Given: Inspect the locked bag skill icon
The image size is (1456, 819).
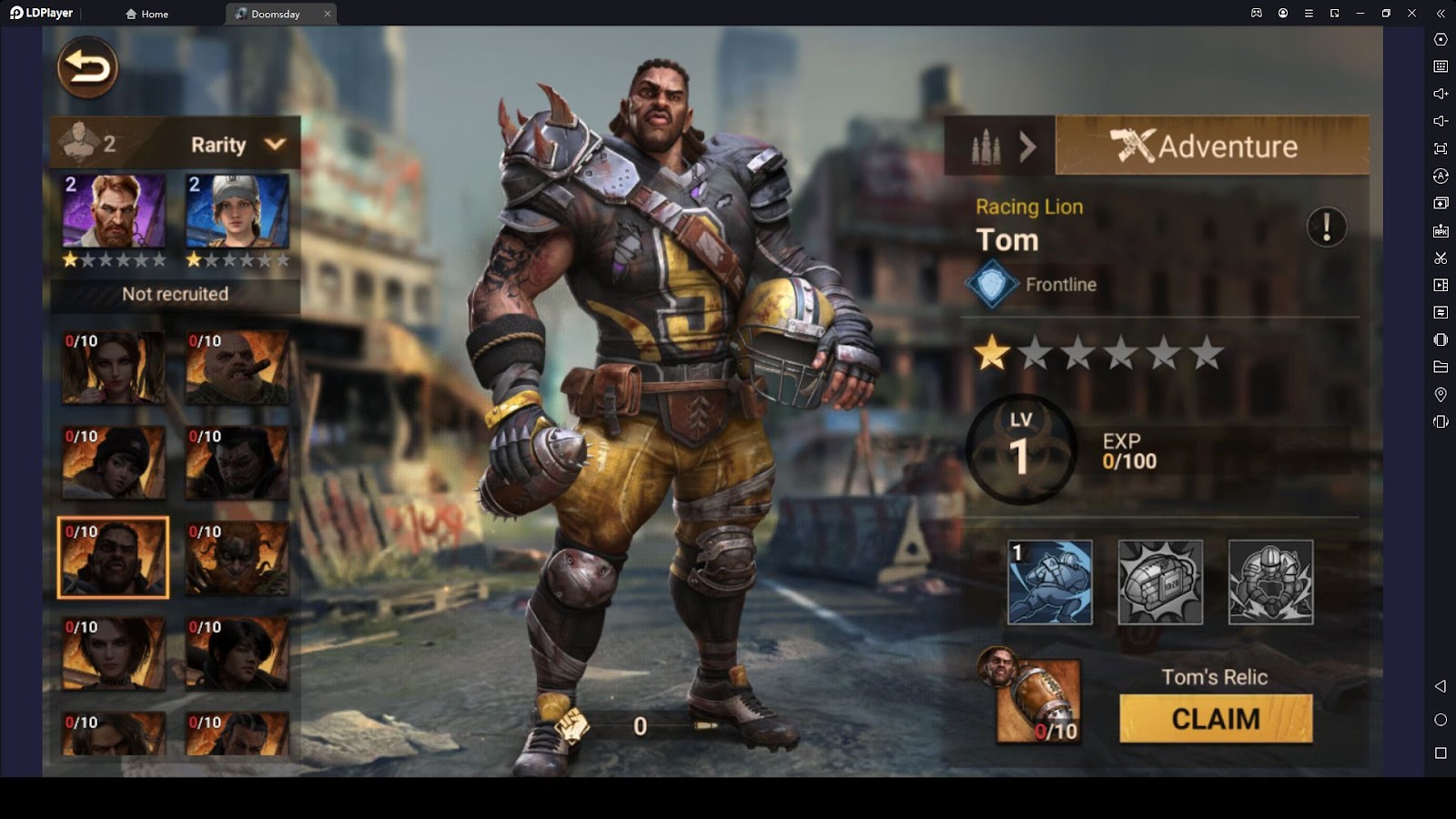Looking at the screenshot, I should click(1160, 582).
